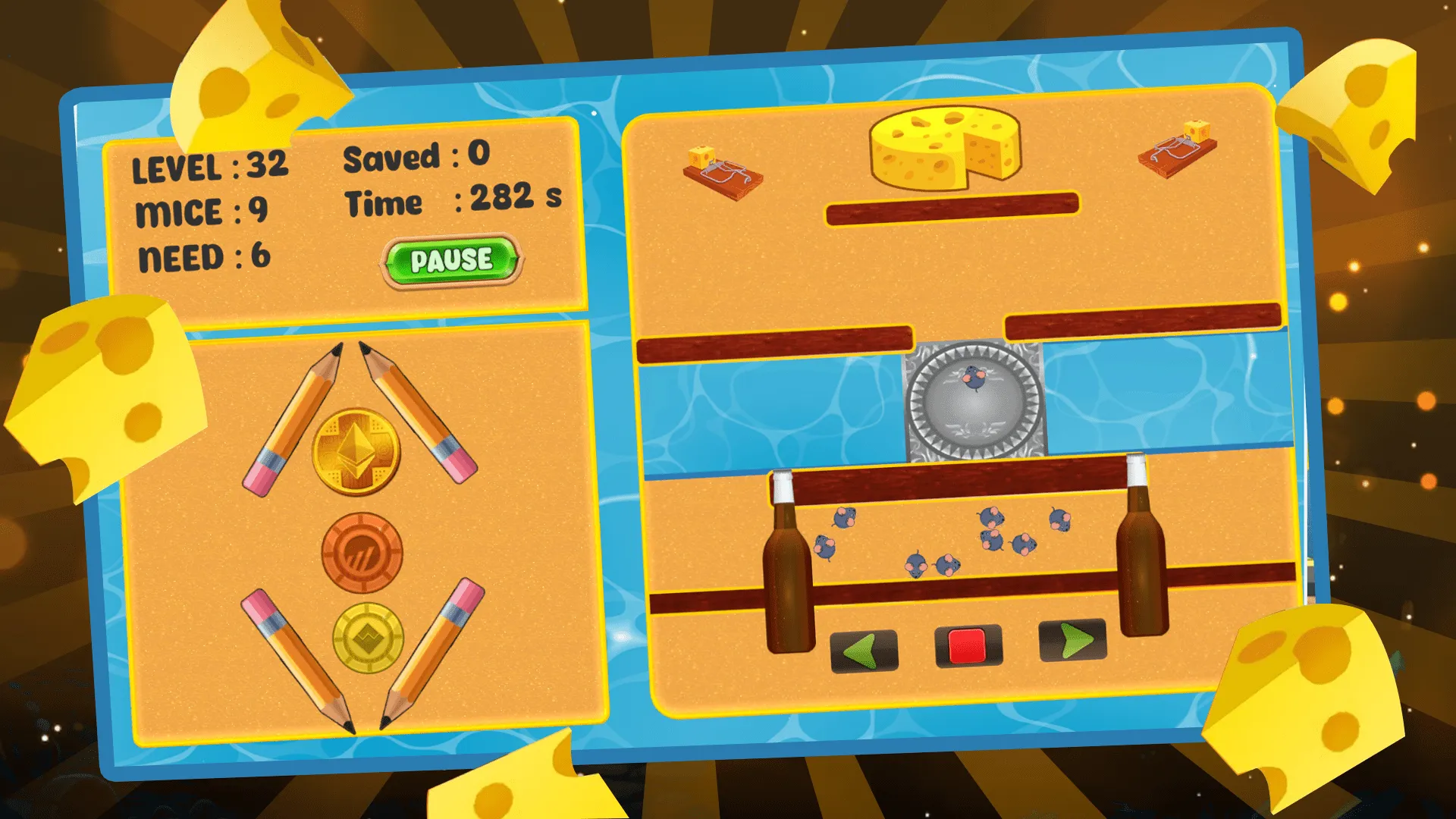Viewport: 1456px width, 819px height.
Task: Select the golden Ethereum coin
Action: (x=356, y=446)
